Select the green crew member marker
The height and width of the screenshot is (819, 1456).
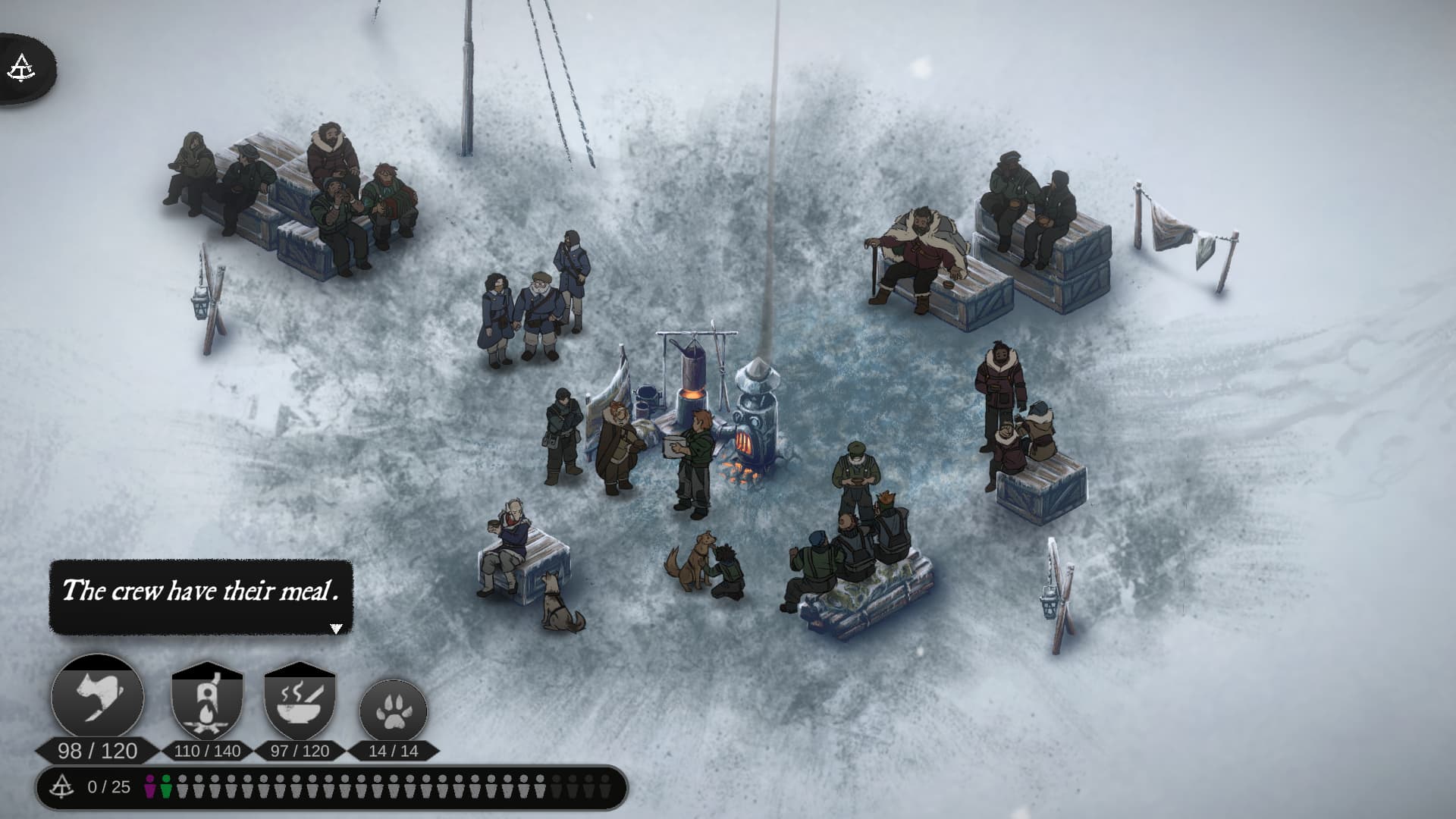pyautogui.click(x=165, y=786)
